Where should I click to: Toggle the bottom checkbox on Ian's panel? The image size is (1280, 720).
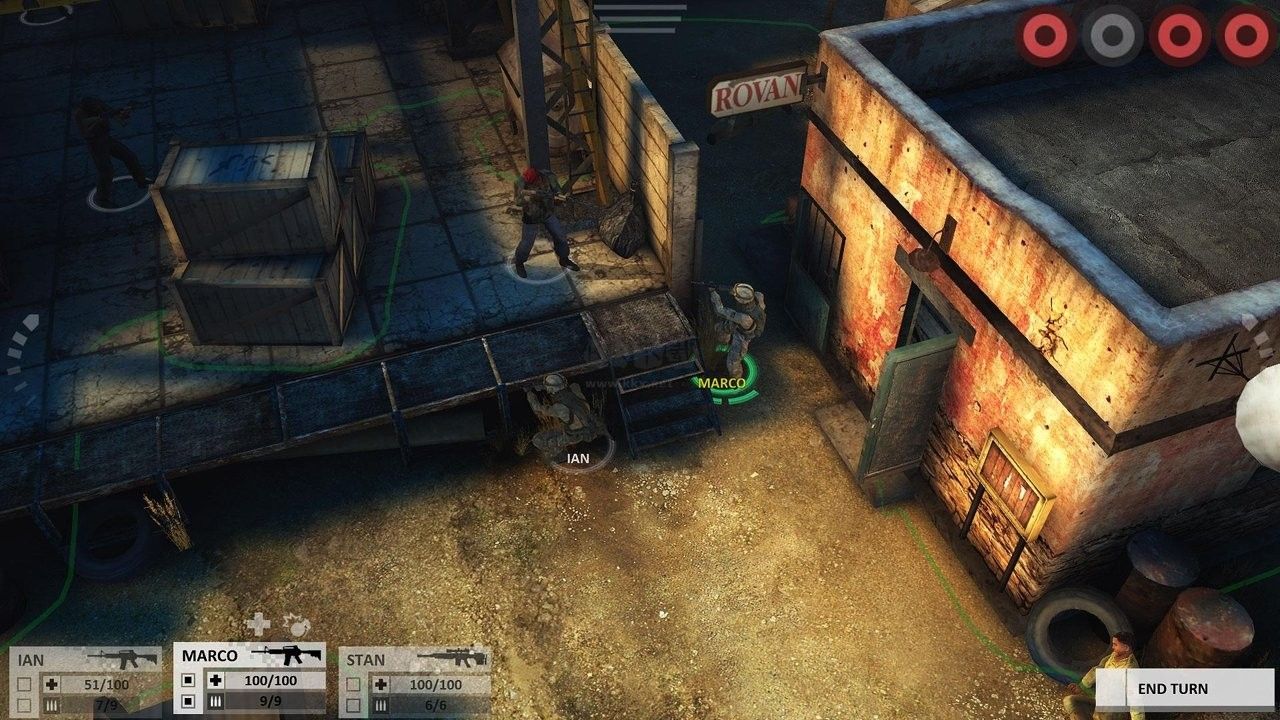25,705
